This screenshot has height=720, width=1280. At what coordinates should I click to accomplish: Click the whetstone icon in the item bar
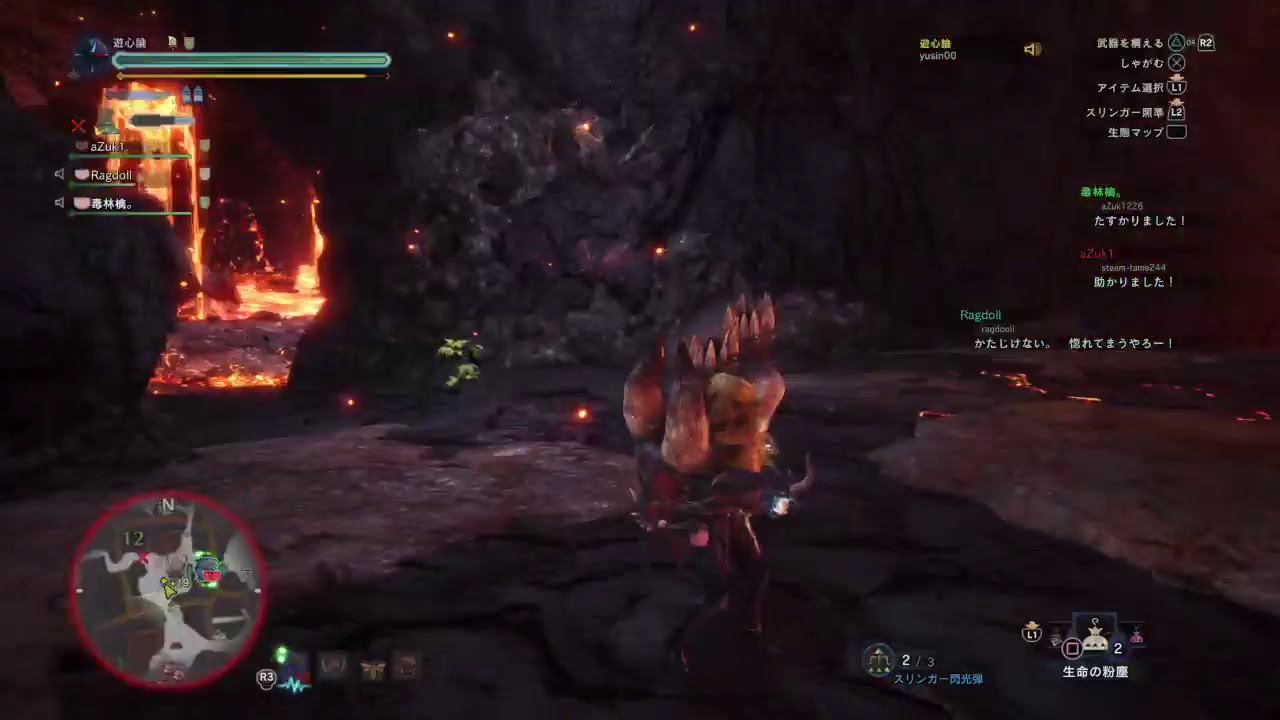coord(335,665)
